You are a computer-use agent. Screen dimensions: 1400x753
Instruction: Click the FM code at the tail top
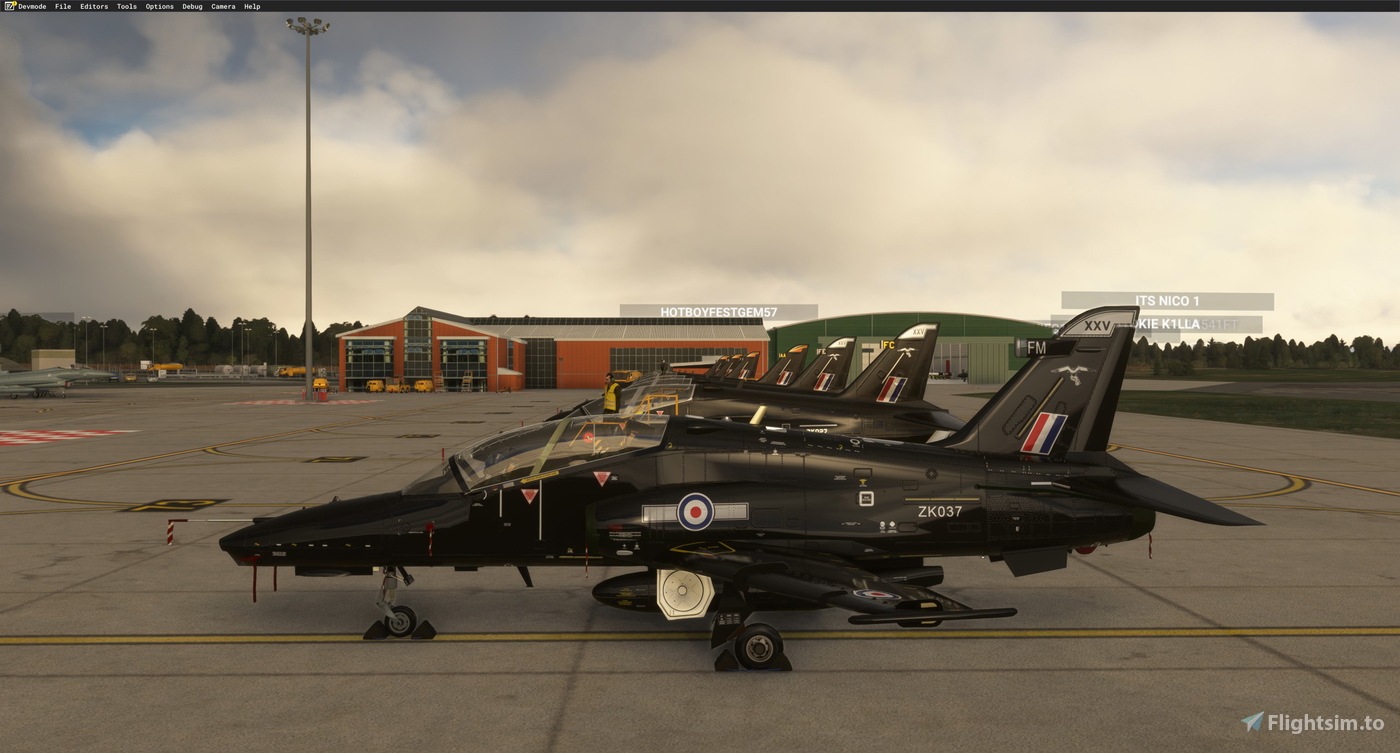pyautogui.click(x=1035, y=346)
